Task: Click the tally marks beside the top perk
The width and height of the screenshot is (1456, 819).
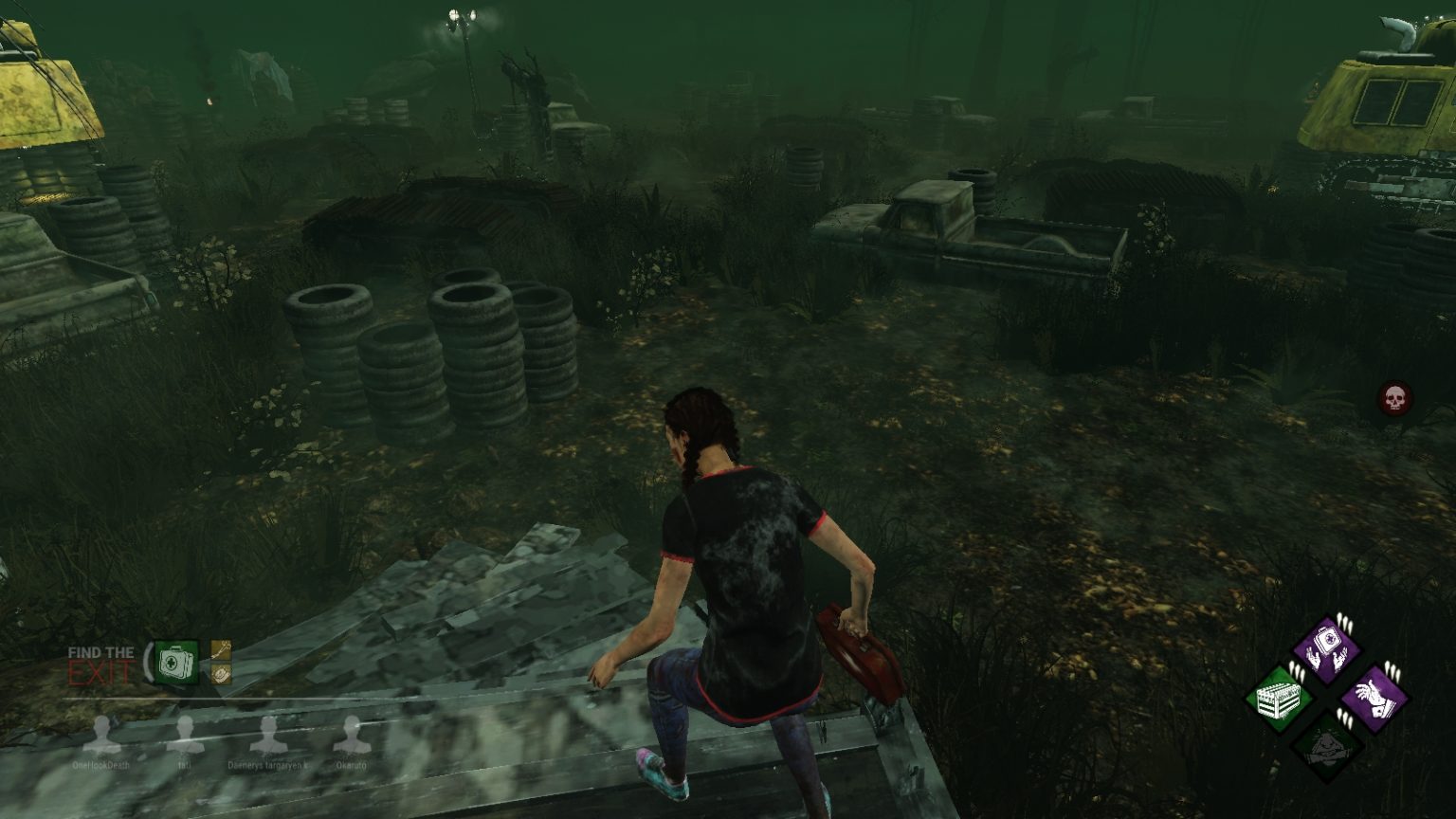Action: (1344, 621)
